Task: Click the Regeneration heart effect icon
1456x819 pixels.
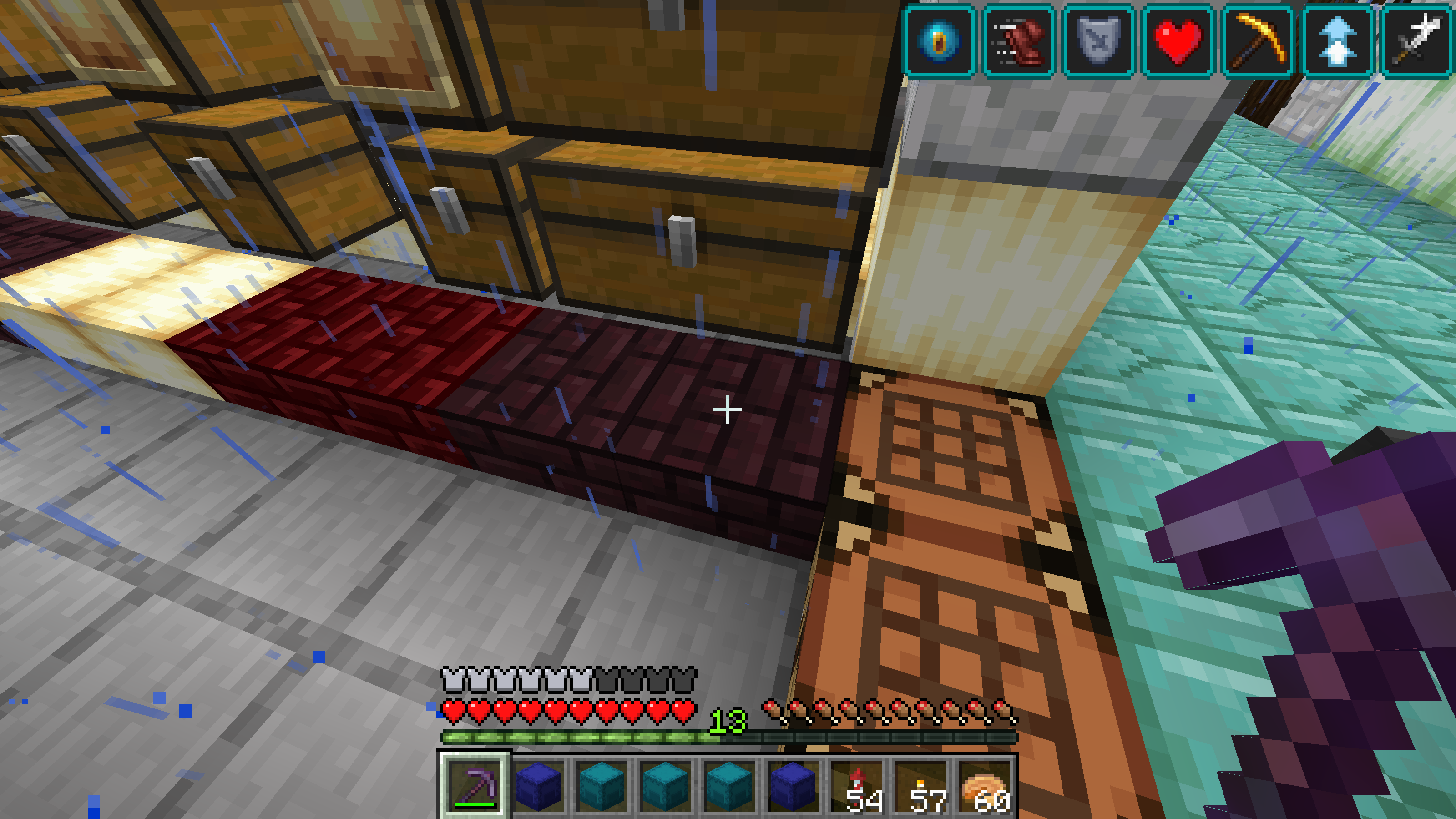Action: tap(1178, 41)
